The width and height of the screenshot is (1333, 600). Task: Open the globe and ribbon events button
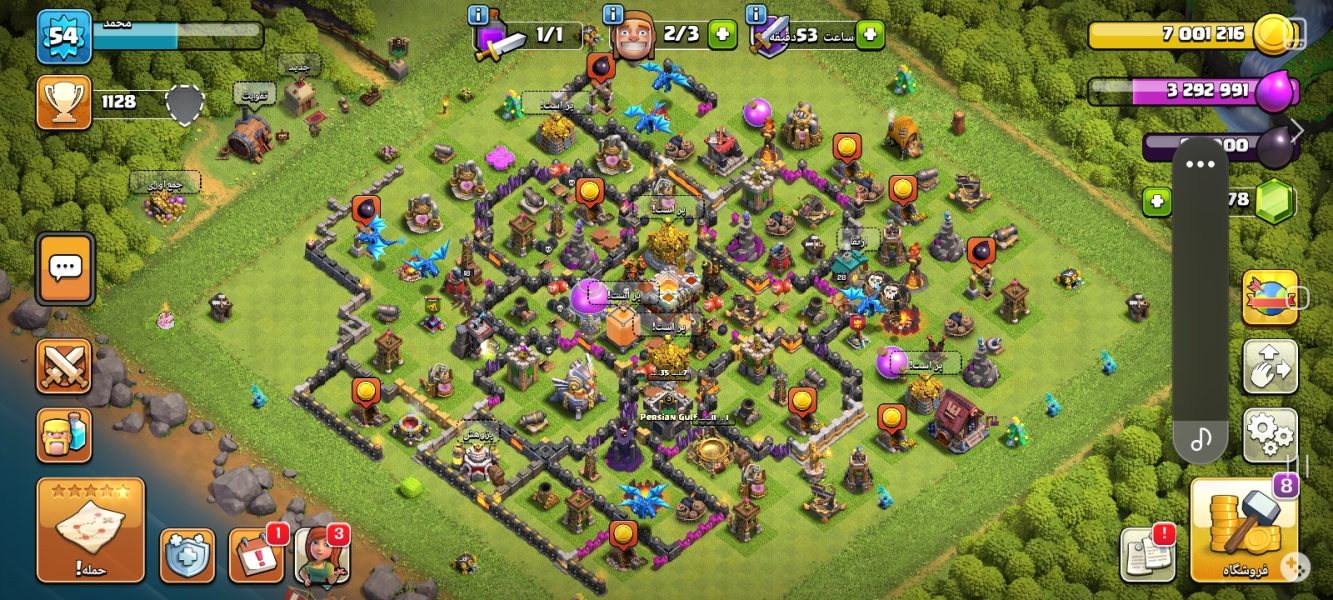click(x=1270, y=297)
